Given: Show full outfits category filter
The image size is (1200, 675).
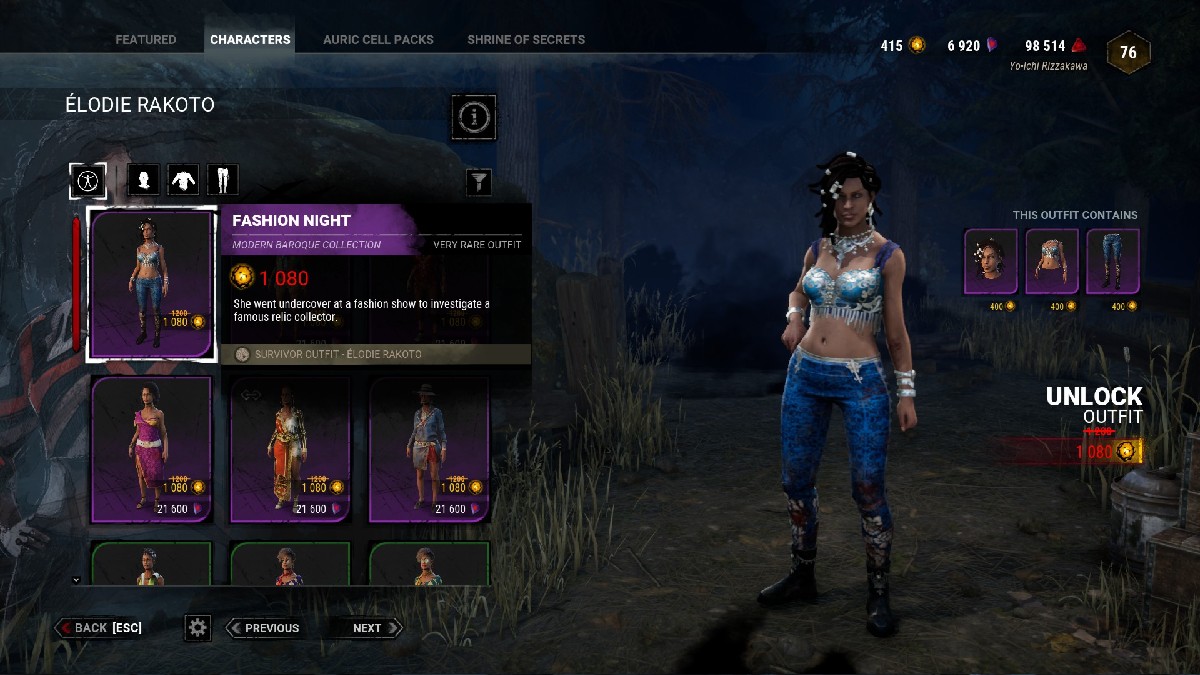Looking at the screenshot, I should pyautogui.click(x=88, y=180).
